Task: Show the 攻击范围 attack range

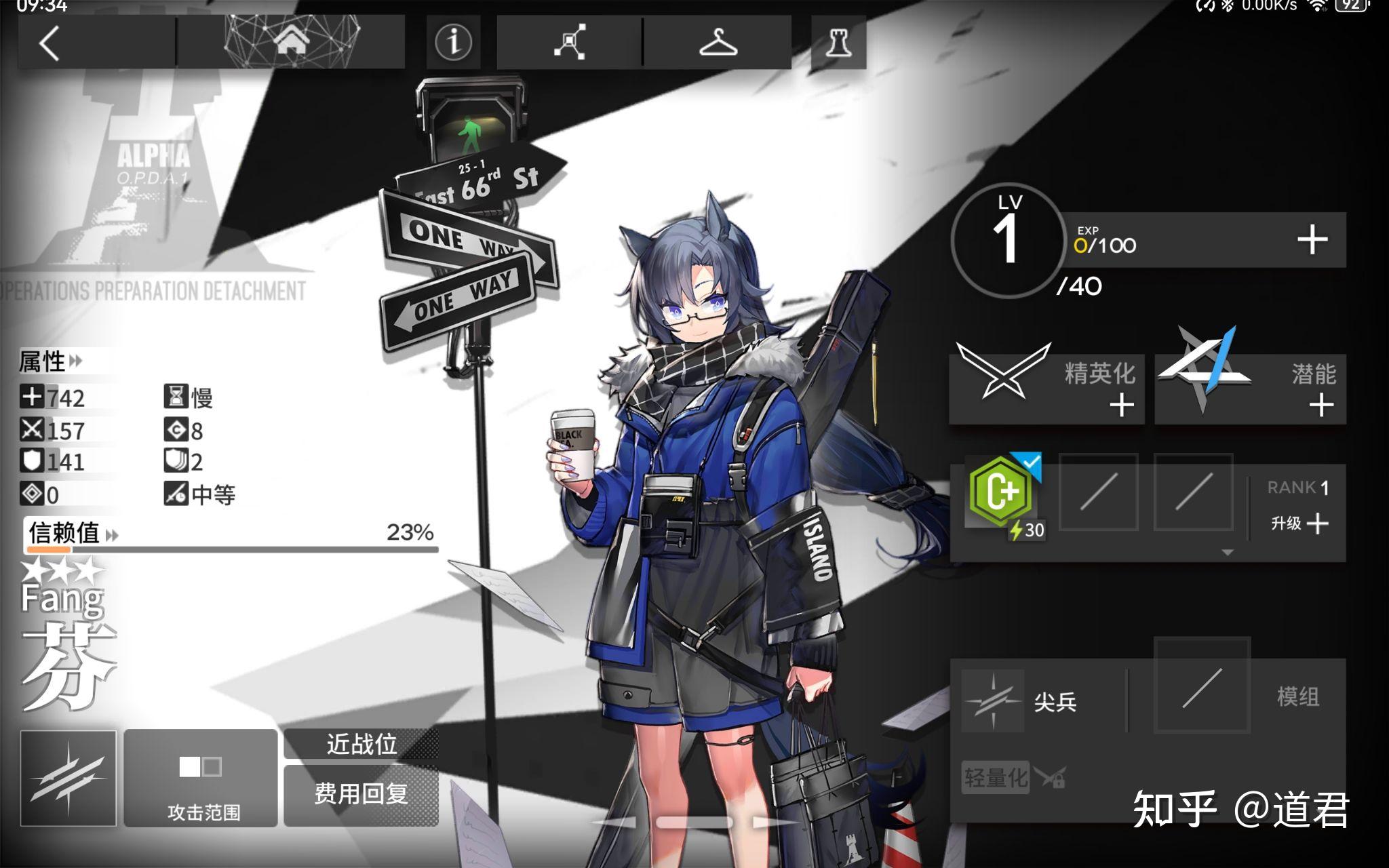Action: [201, 778]
